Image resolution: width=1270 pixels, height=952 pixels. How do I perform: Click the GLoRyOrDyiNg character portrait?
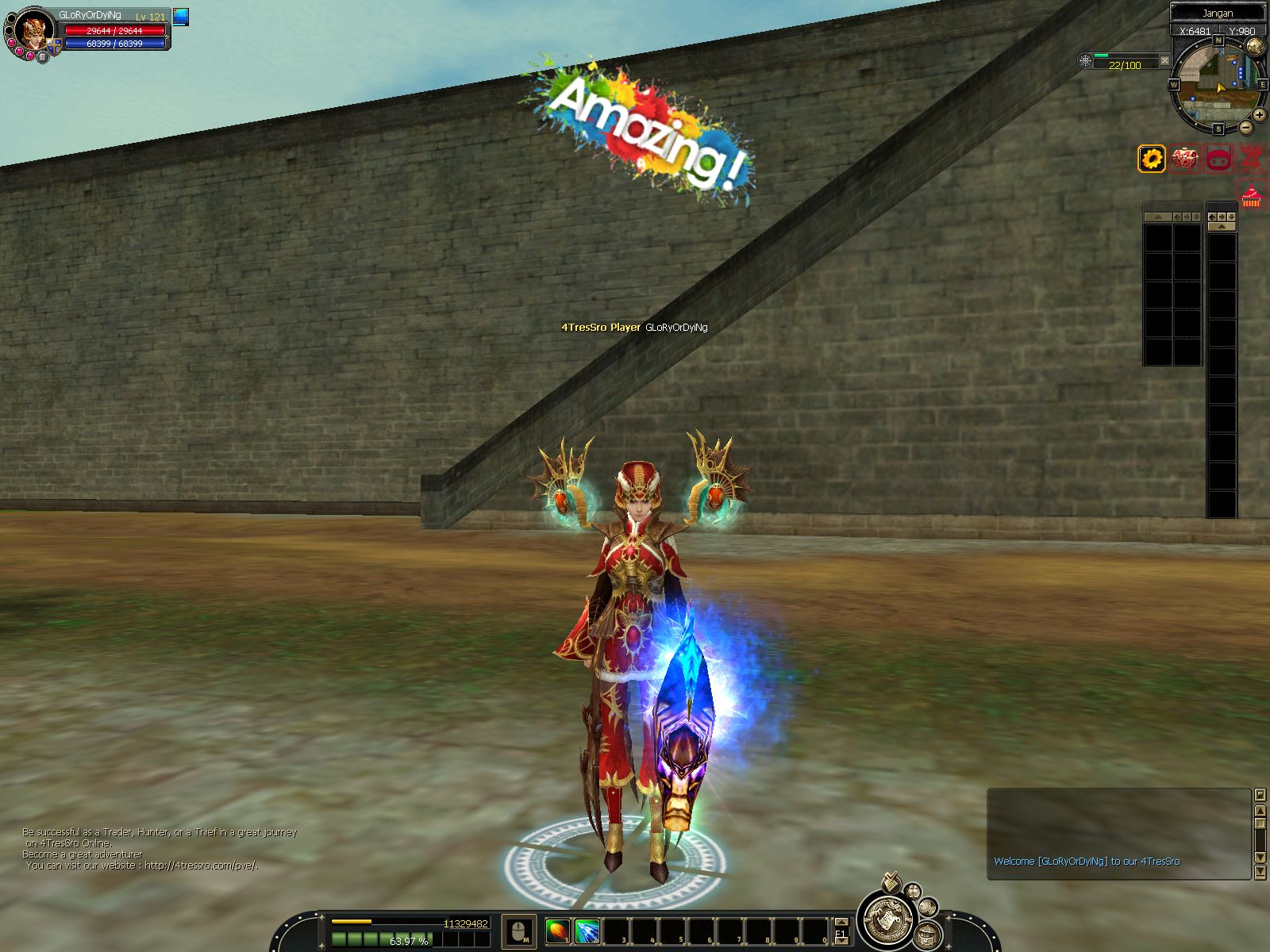(x=33, y=32)
